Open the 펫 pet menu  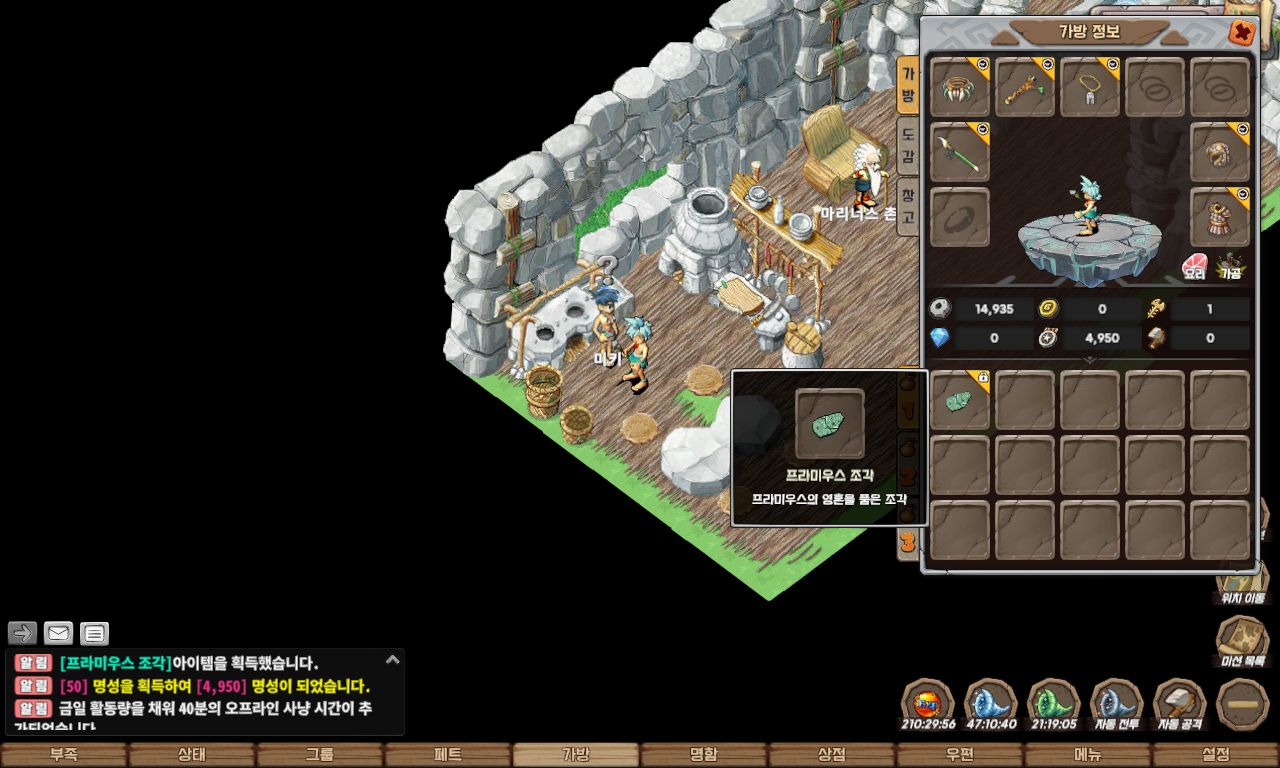click(448, 755)
